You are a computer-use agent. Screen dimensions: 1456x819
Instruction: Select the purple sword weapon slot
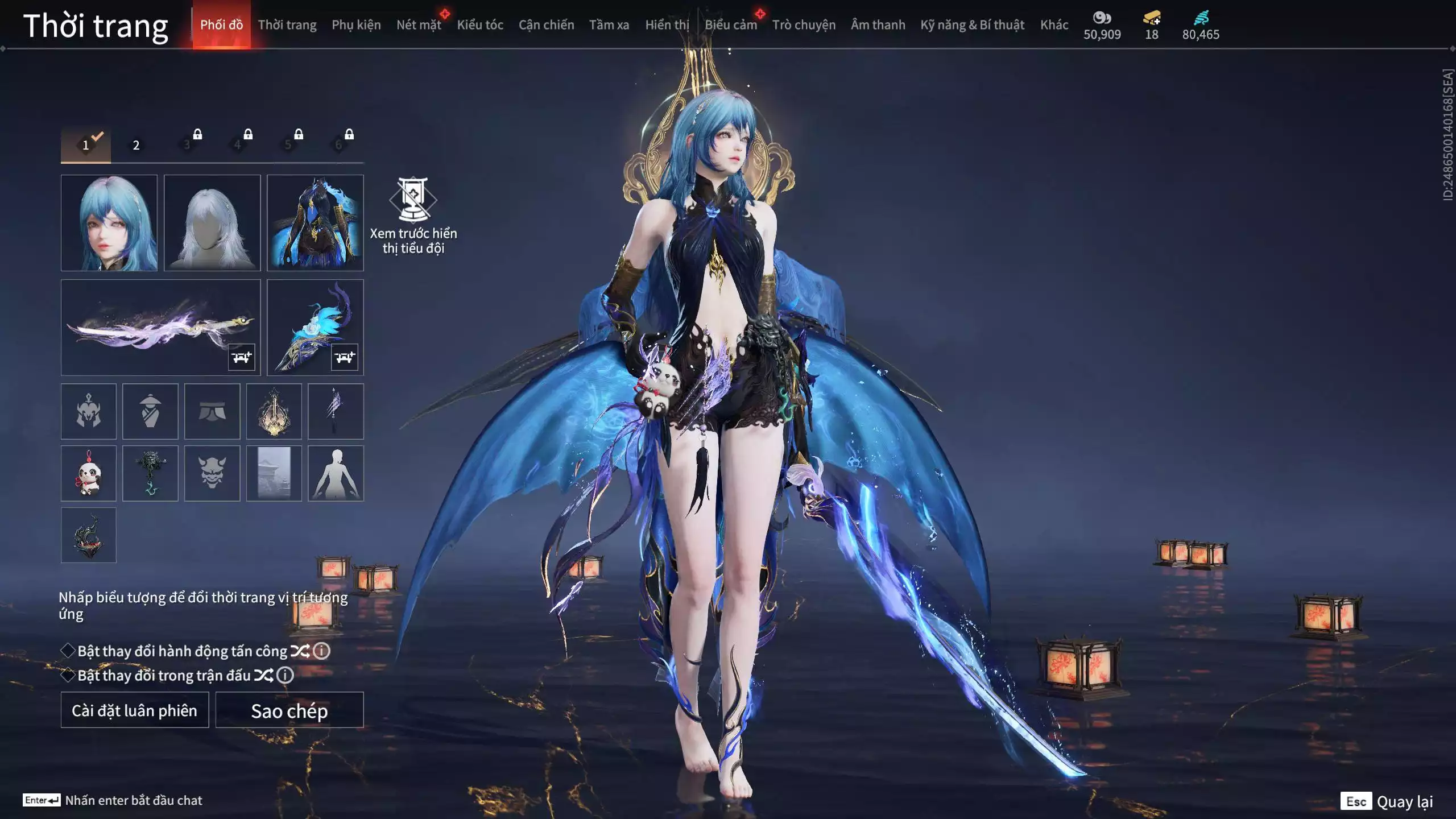coord(160,327)
